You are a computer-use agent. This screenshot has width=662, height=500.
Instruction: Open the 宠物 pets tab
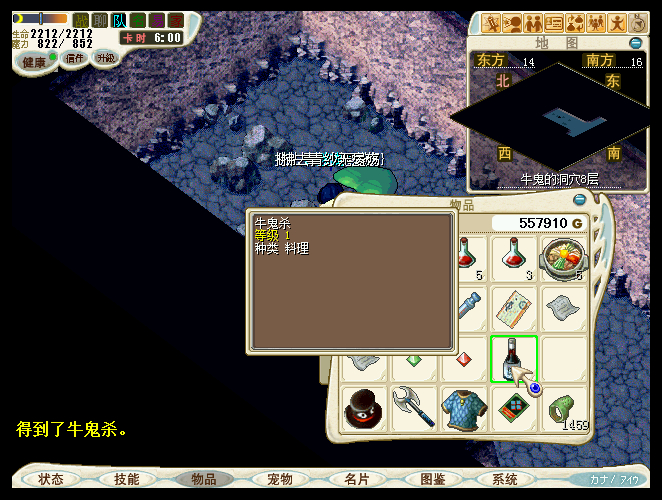280,479
